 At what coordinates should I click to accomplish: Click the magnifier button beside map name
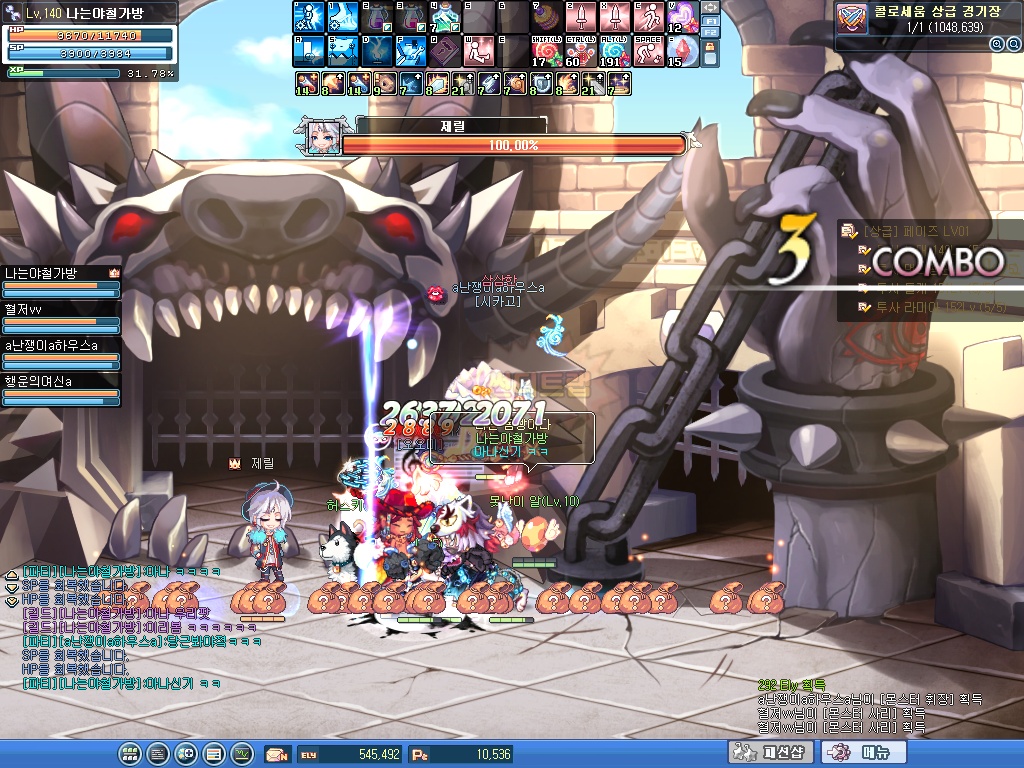point(996,44)
